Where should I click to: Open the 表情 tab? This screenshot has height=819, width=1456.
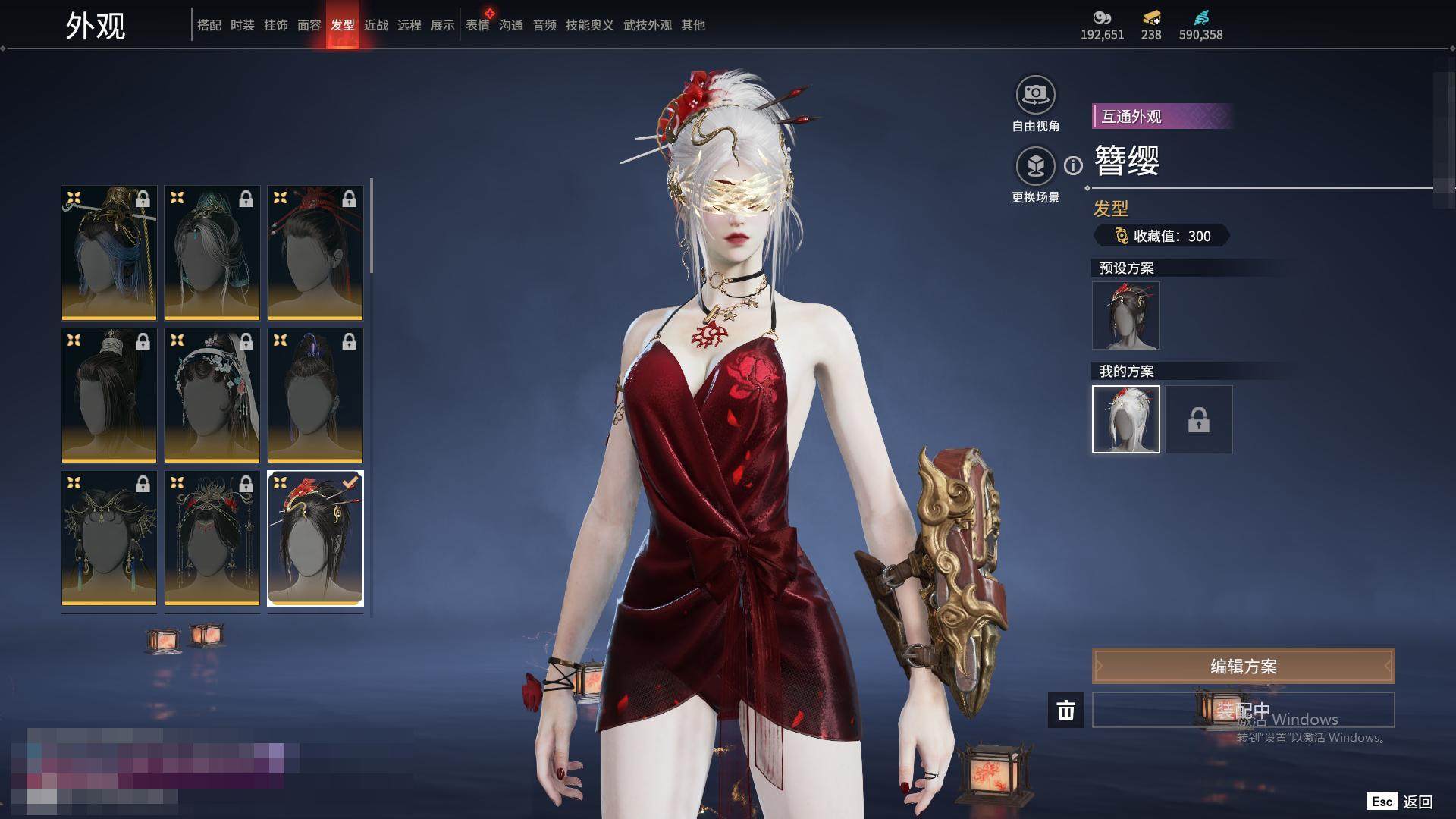pos(478,25)
